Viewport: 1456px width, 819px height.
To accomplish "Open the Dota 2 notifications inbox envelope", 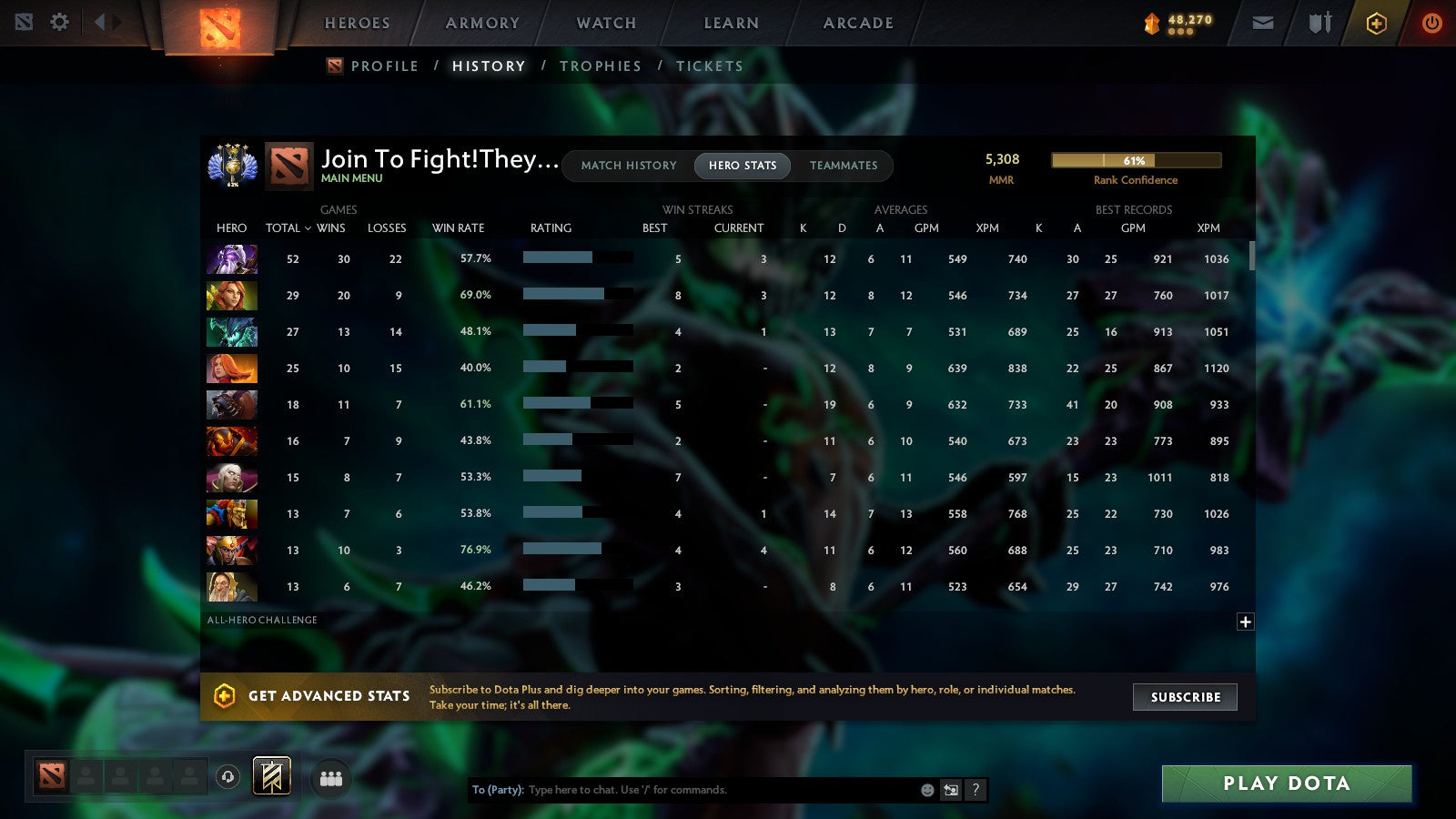I will 1263,22.
